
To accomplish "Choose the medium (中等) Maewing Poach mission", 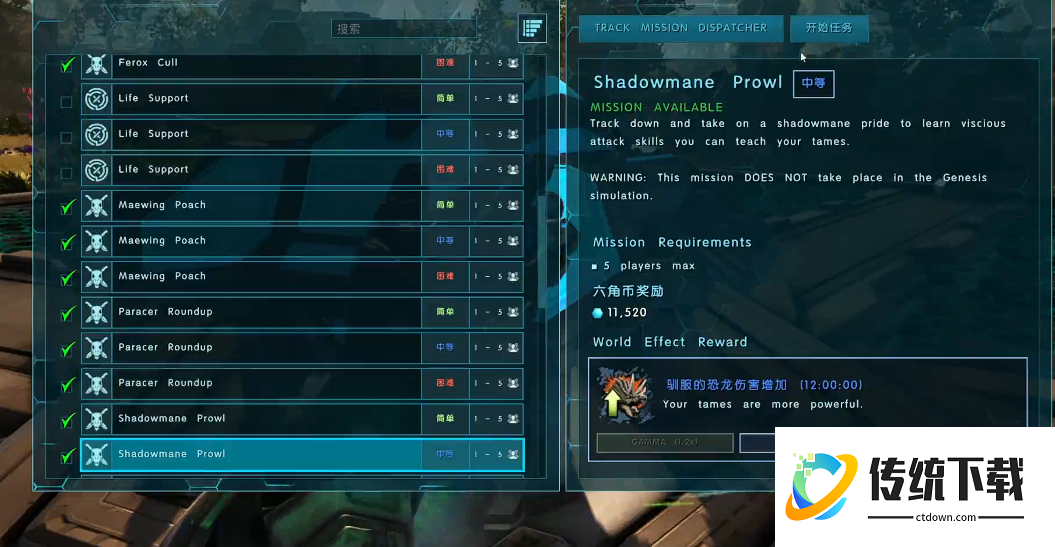I will (x=250, y=241).
